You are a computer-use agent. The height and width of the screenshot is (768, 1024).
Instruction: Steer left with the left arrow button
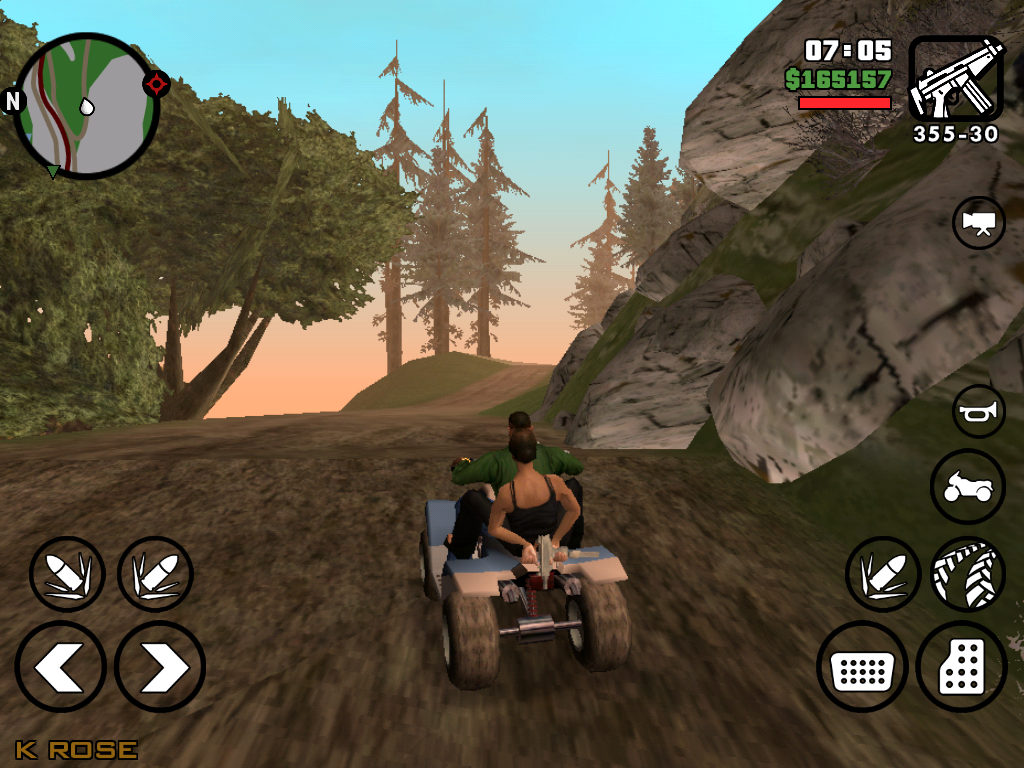click(x=60, y=667)
